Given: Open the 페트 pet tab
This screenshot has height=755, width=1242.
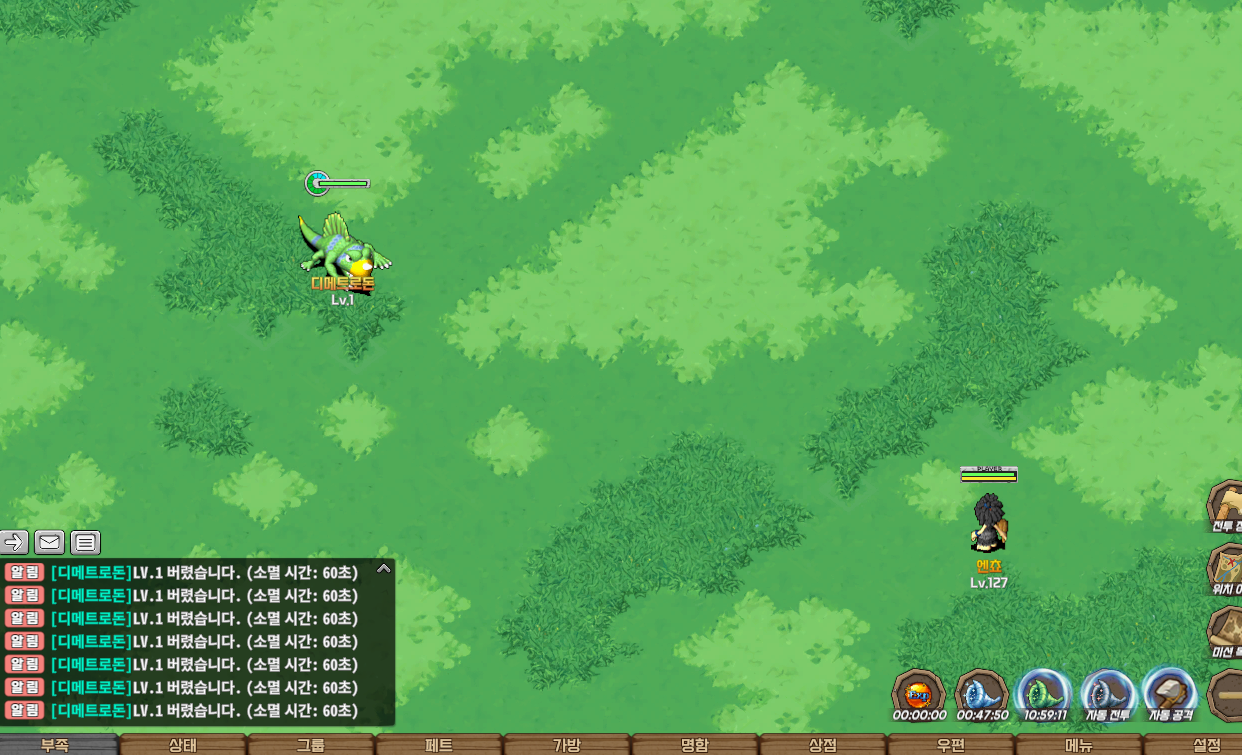Looking at the screenshot, I should [x=439, y=745].
